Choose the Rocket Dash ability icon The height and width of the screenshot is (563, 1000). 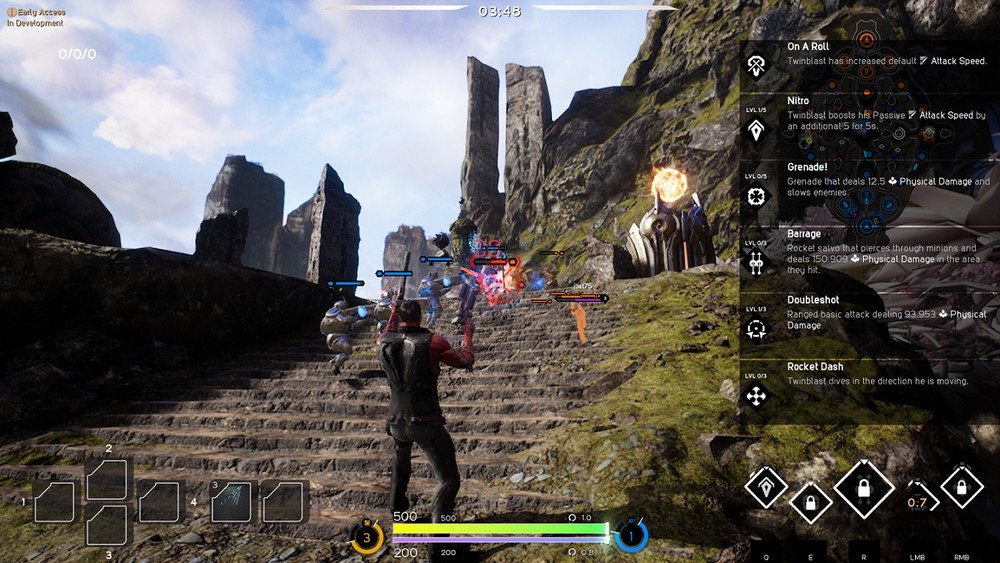tap(757, 395)
